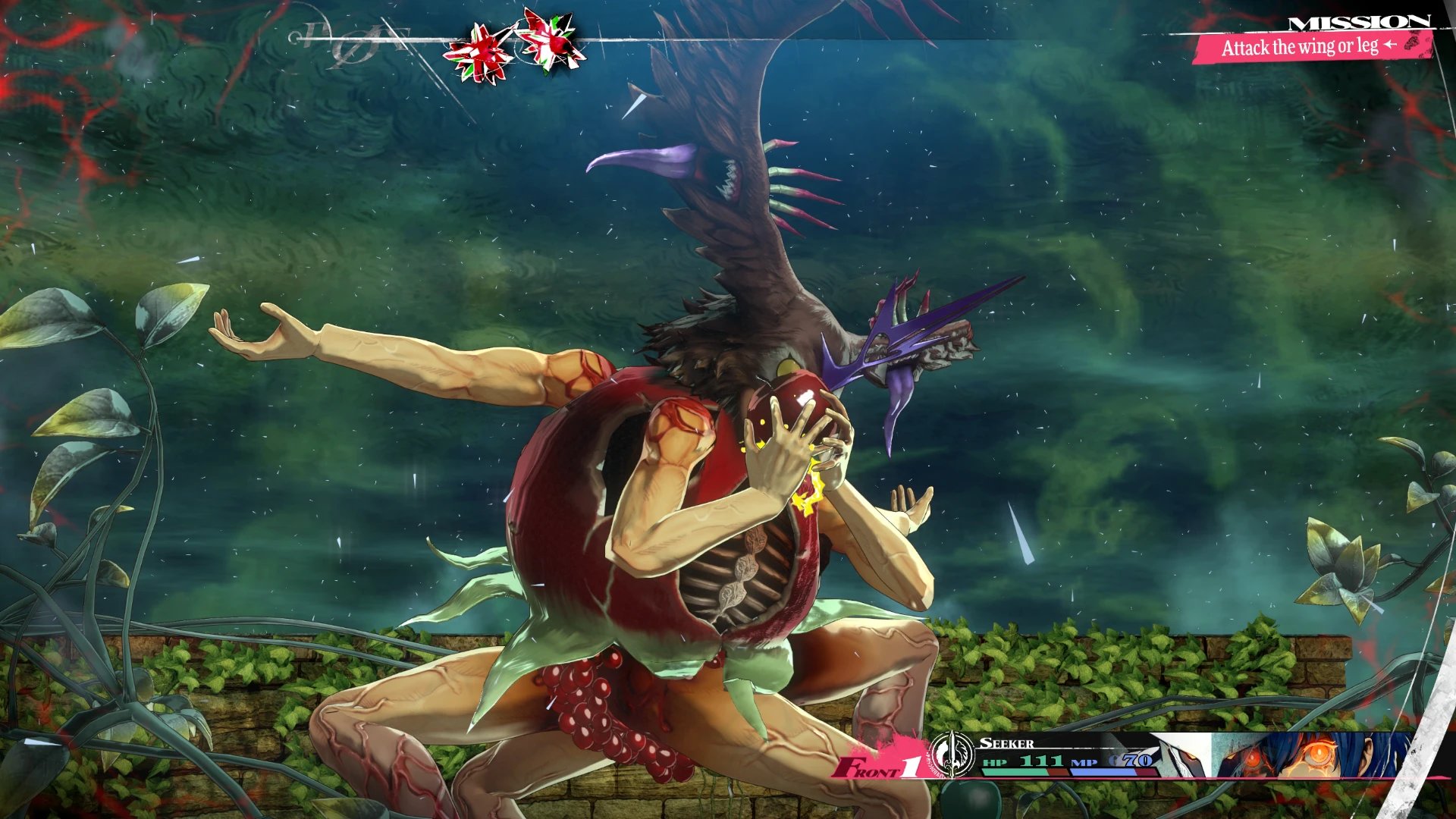This screenshot has width=1456, height=819.
Task: Select the right red crystal turn icon
Action: tap(551, 39)
